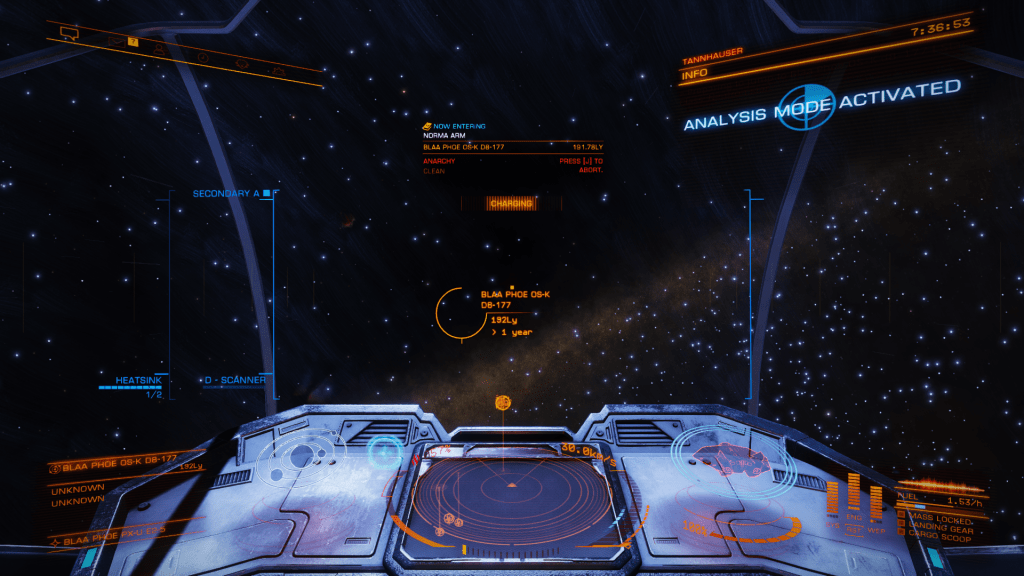Click the CHARGING frame shift indicator
Image resolution: width=1024 pixels, height=576 pixels.
510,203
